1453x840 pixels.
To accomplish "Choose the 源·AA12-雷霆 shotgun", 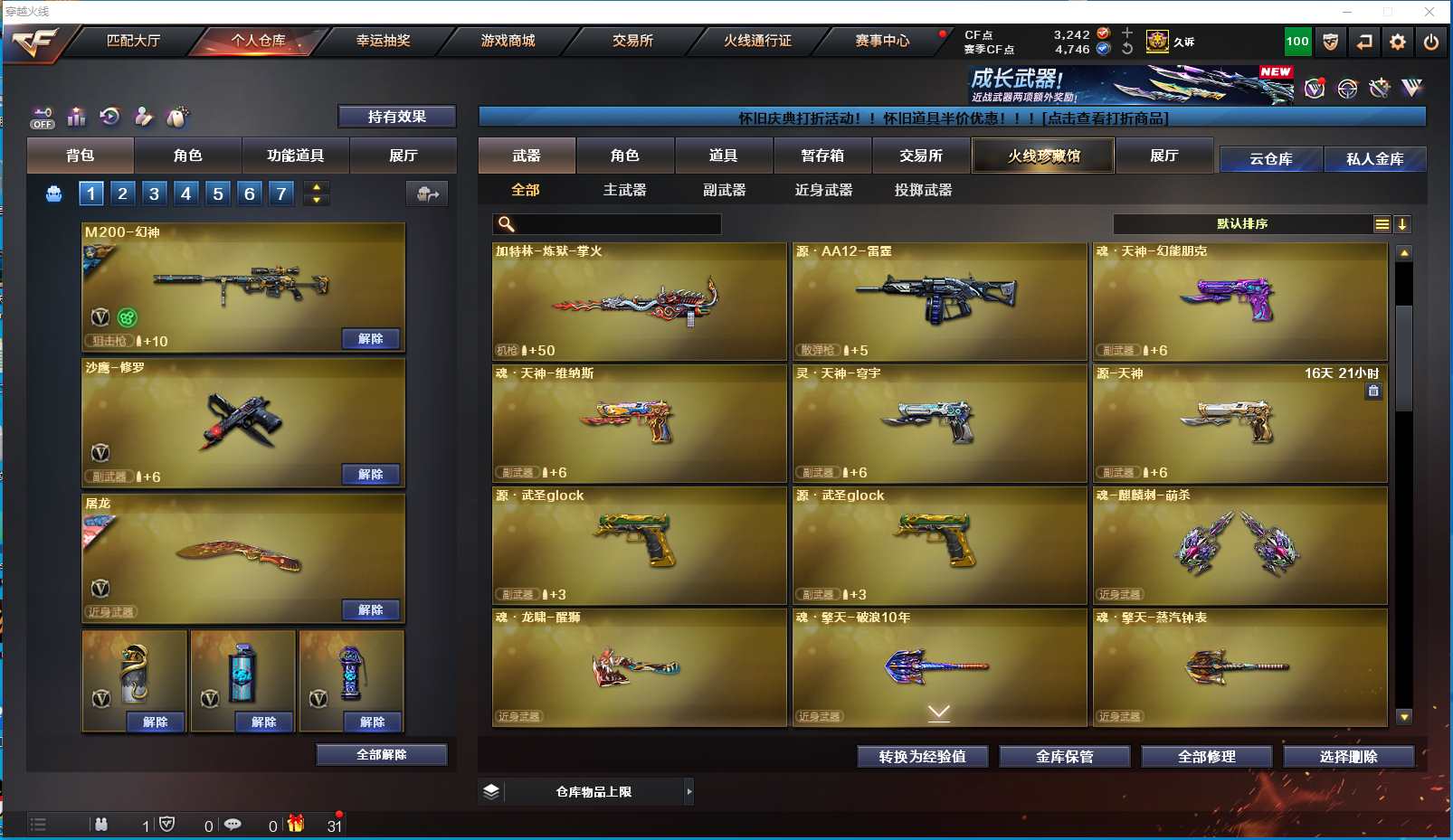I will pyautogui.click(x=939, y=301).
